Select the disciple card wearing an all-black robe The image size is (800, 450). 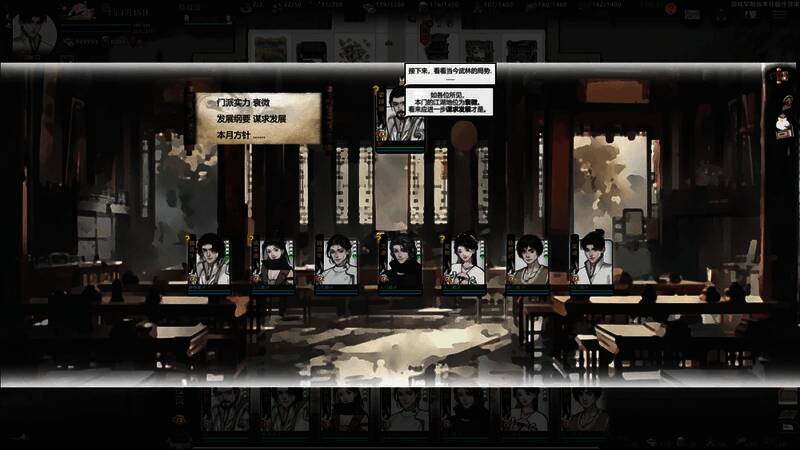pyautogui.click(x=402, y=262)
